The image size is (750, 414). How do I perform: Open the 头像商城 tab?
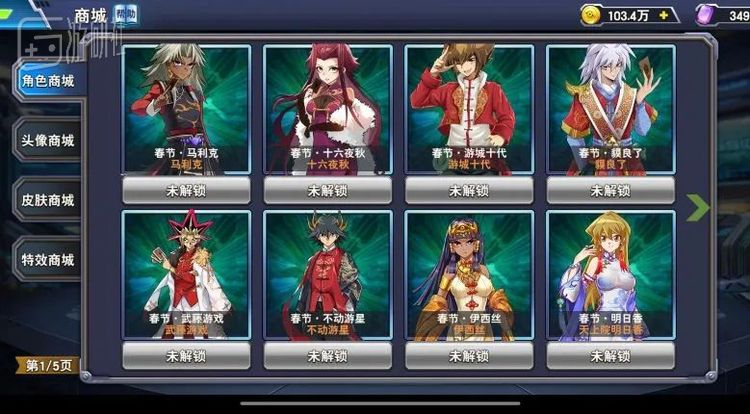click(48, 140)
